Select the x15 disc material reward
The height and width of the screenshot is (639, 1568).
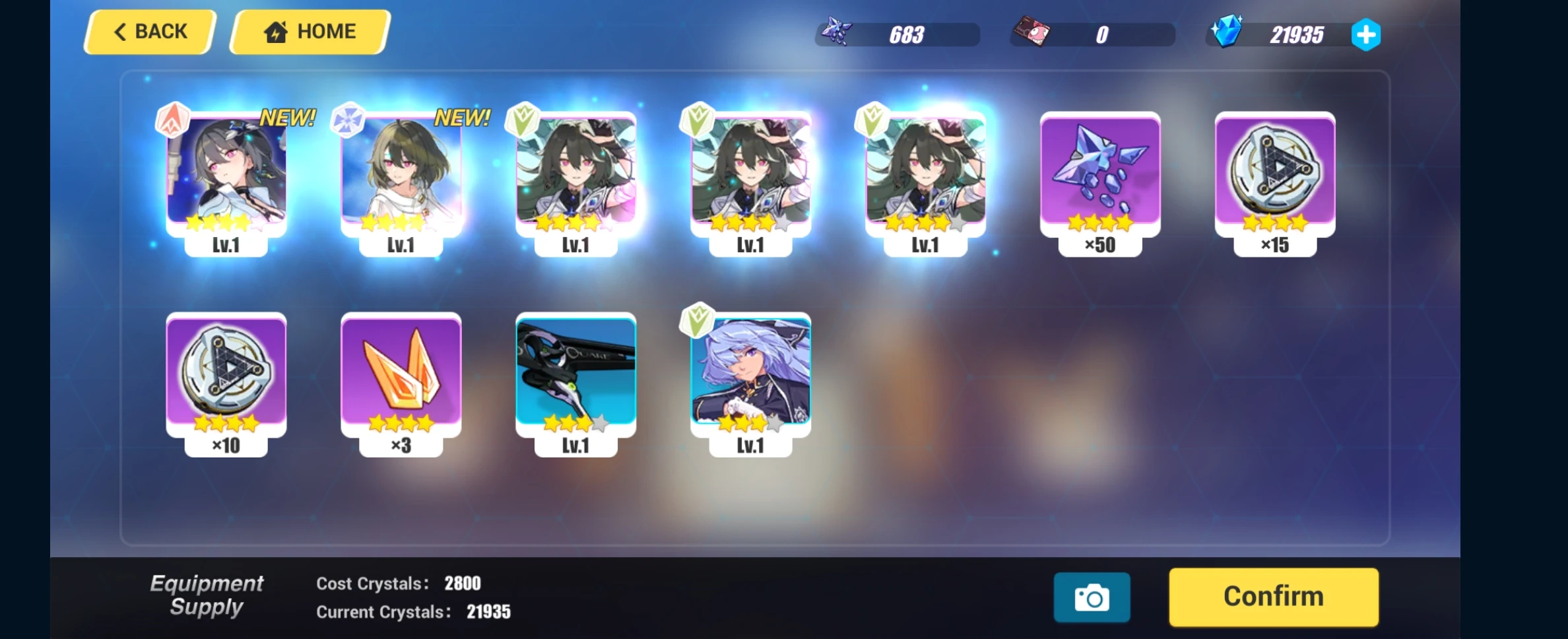(x=1274, y=175)
